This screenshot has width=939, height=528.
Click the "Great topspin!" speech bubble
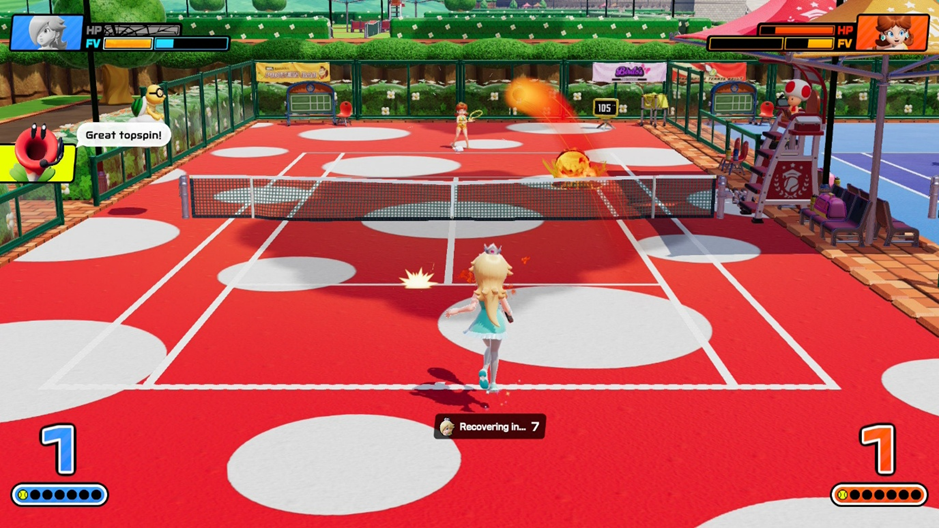click(x=123, y=135)
